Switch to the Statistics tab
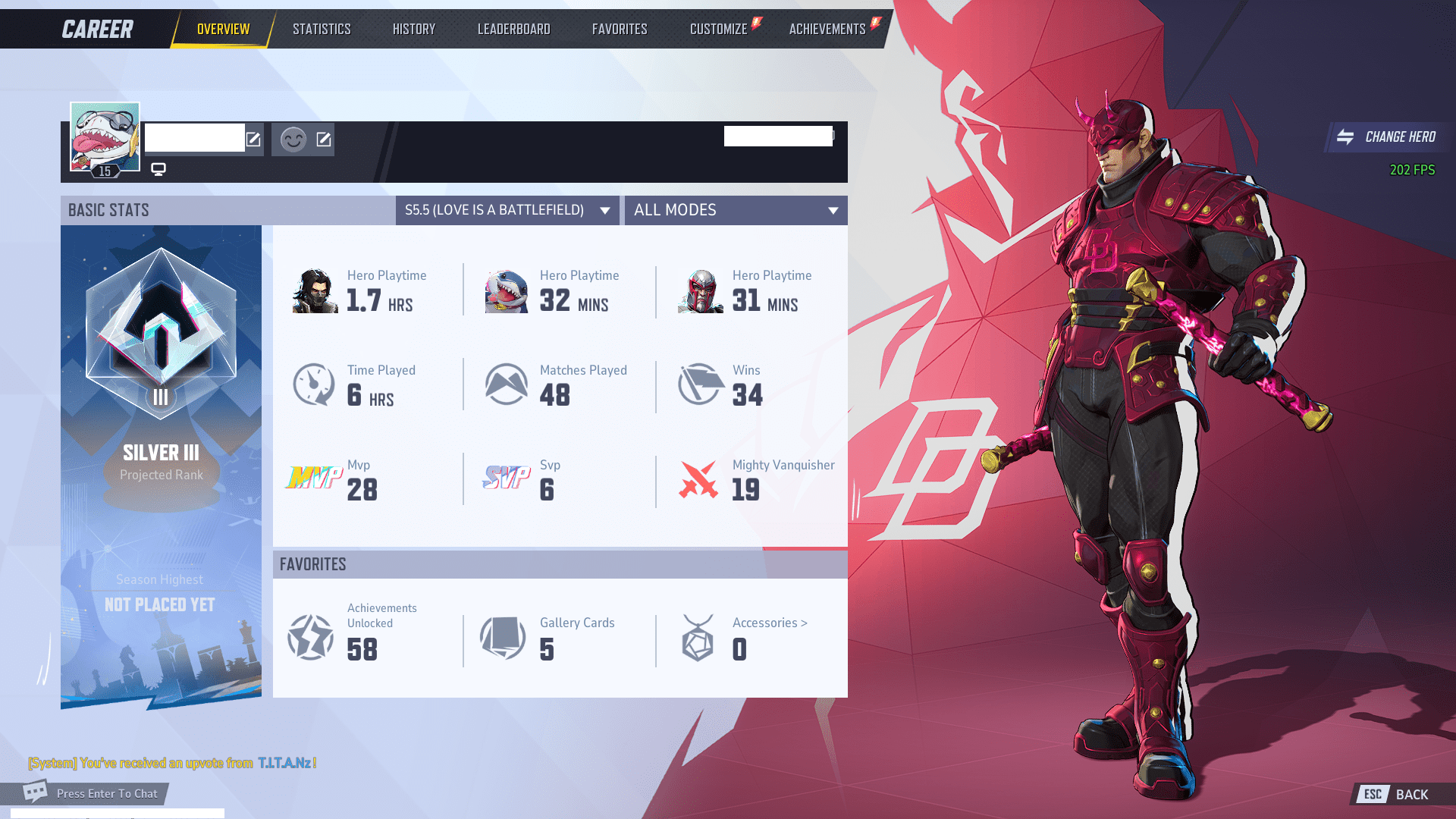 click(322, 28)
